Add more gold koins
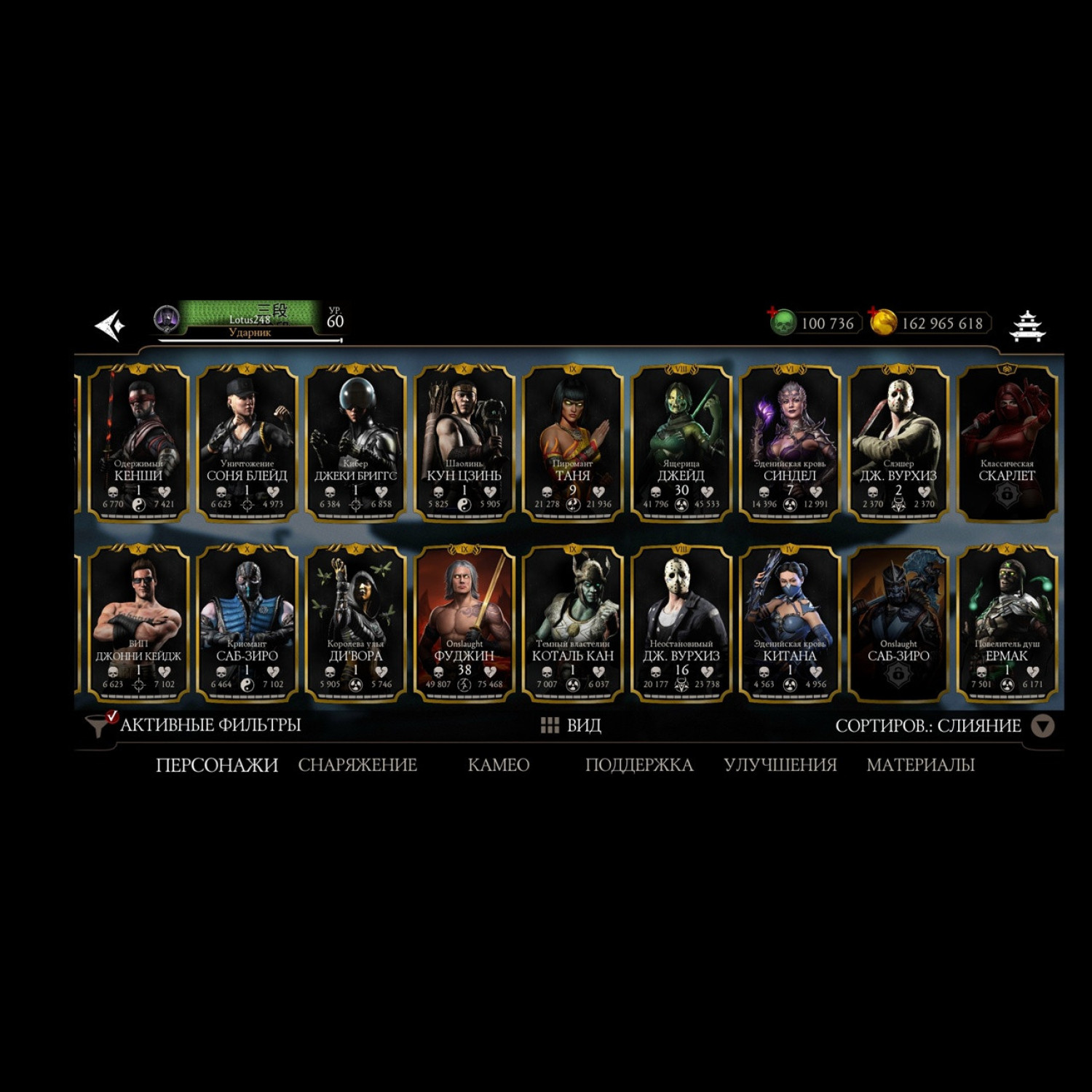1092x1092 pixels. 883,322
